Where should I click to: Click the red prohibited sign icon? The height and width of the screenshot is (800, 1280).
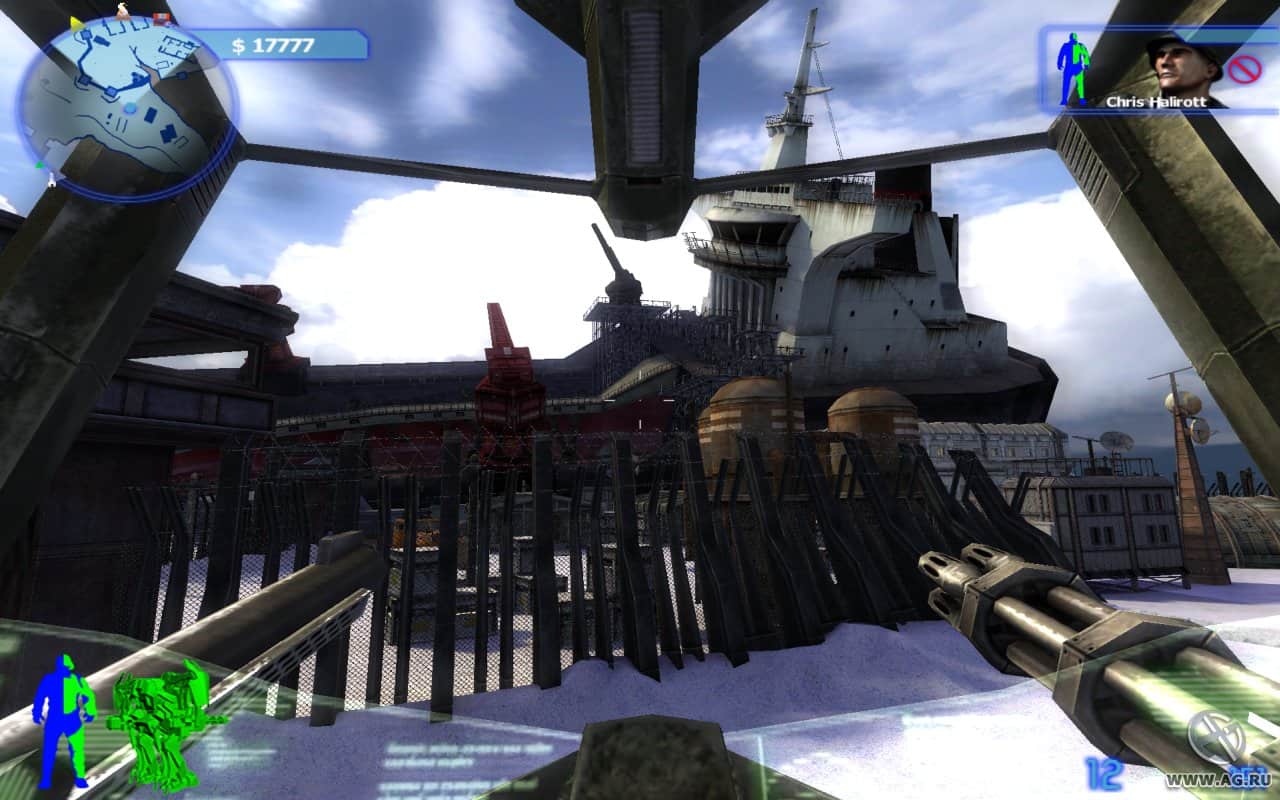1245,68
